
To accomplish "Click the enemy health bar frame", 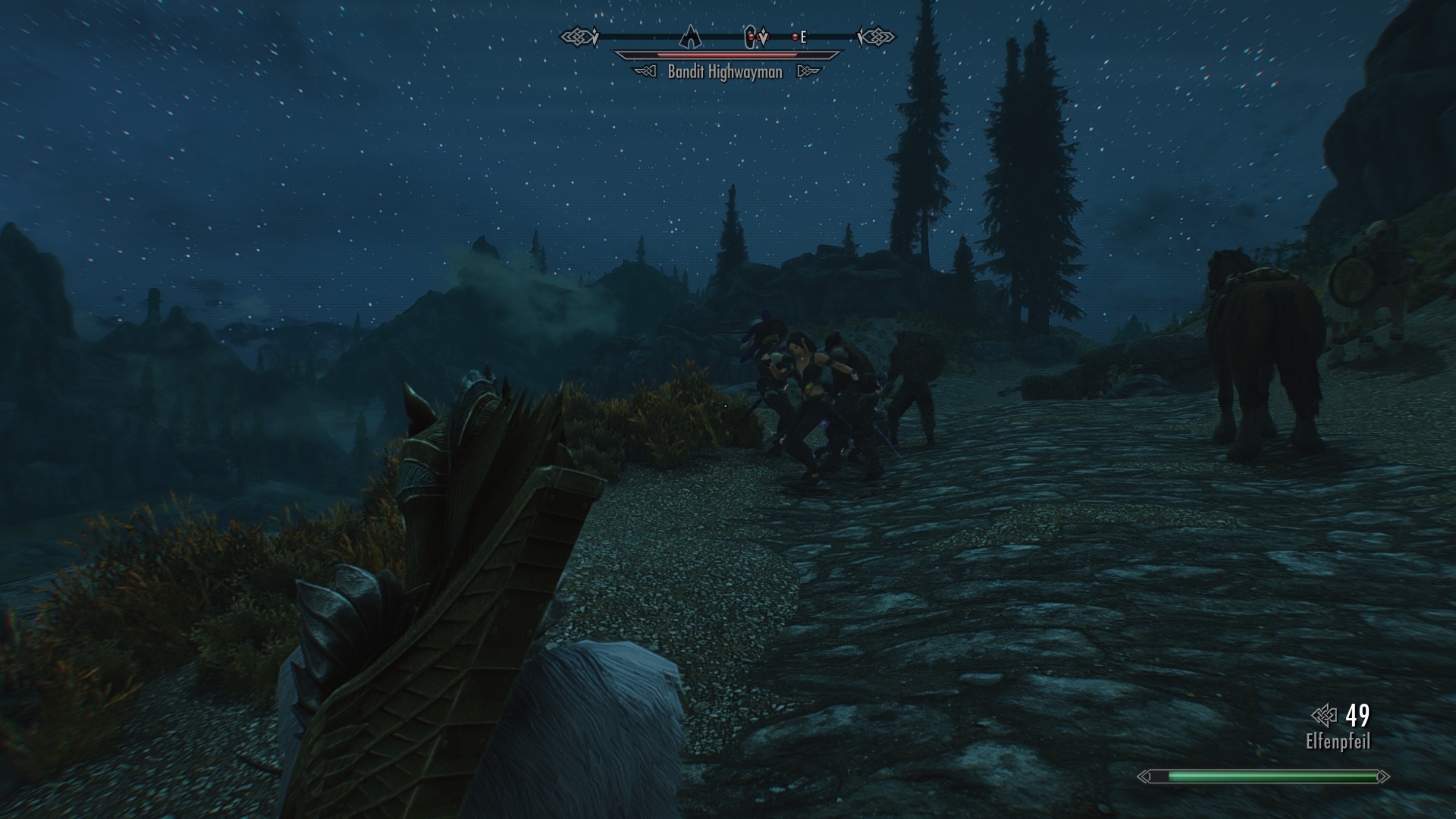I will [726, 55].
